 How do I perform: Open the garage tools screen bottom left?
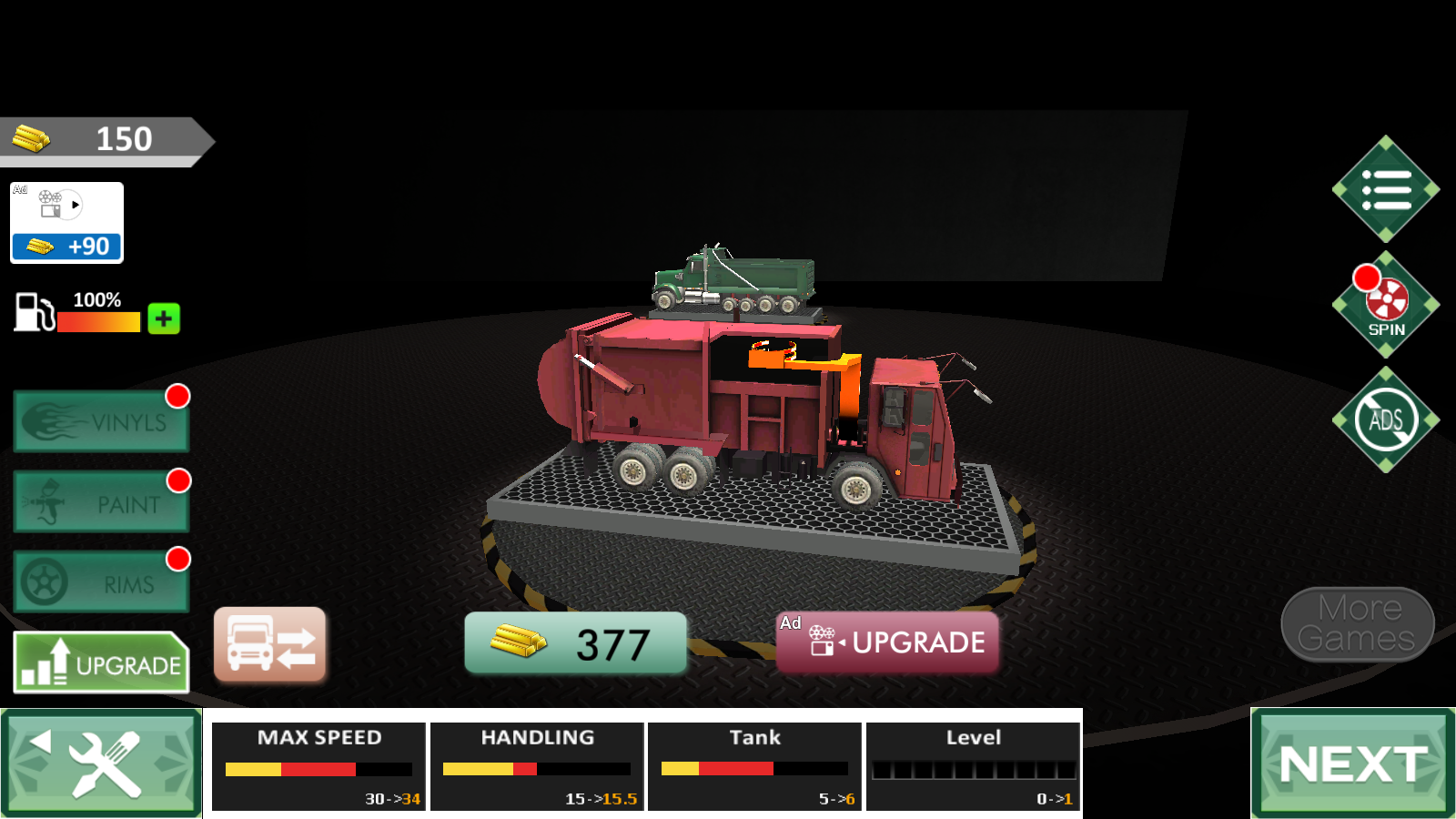100,764
